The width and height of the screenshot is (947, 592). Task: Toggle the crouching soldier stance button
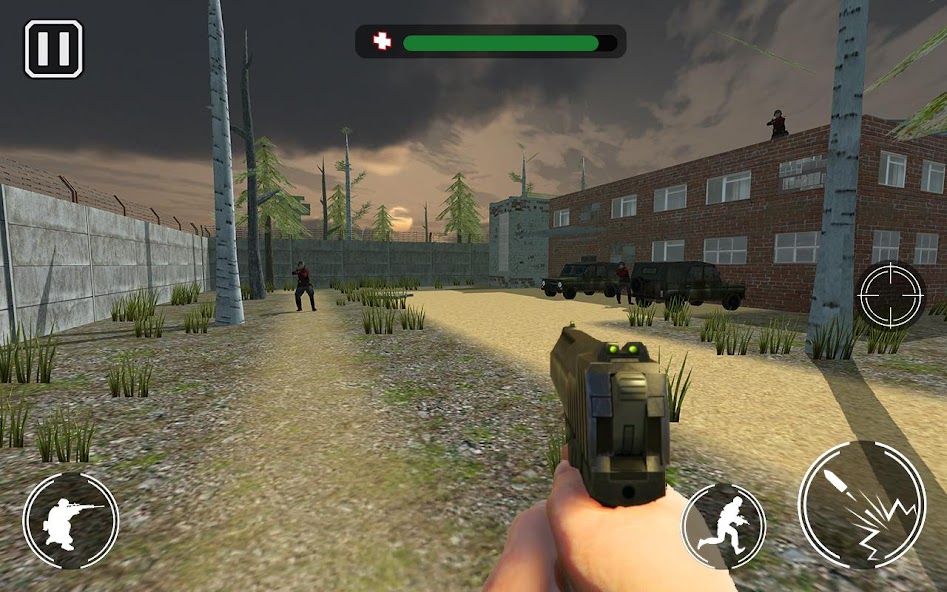point(71,520)
